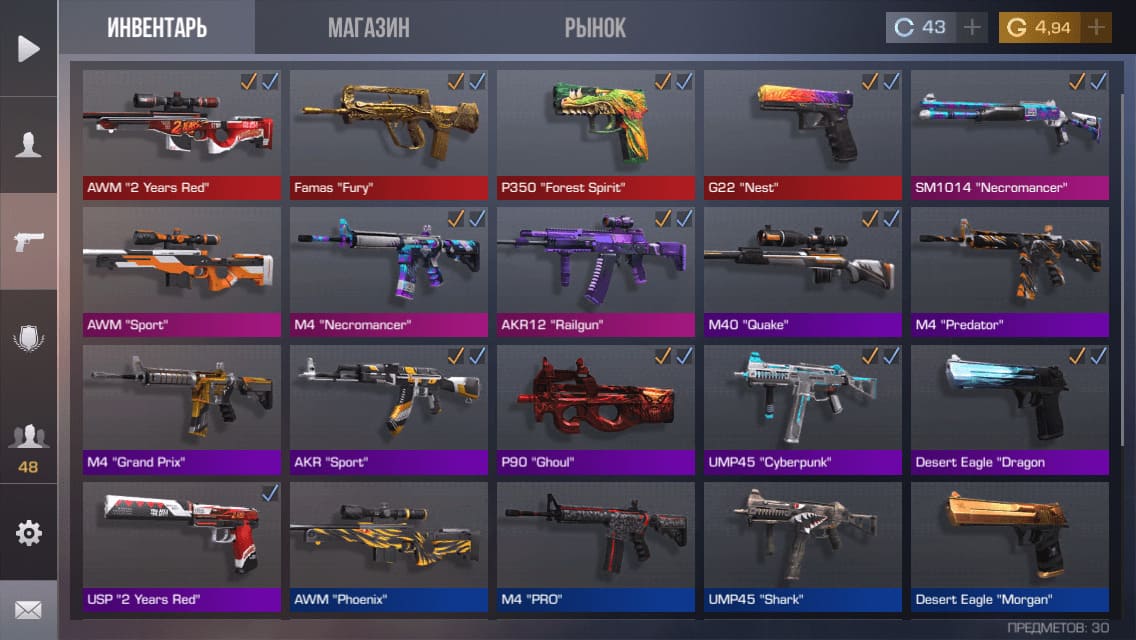Viewport: 1136px width, 640px height.
Task: Open the settings gear
Action: coord(28,533)
